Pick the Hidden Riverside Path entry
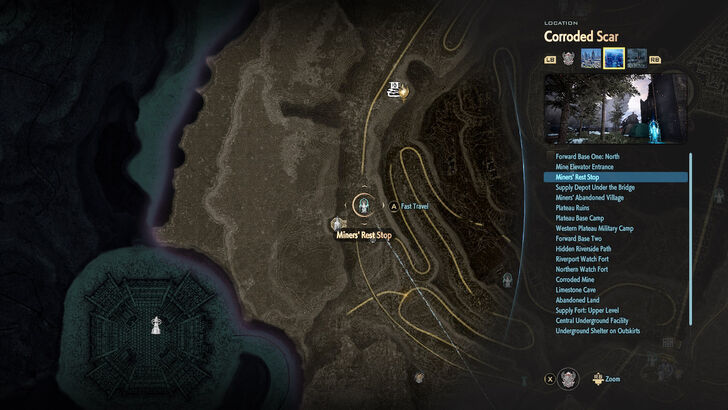 582,248
